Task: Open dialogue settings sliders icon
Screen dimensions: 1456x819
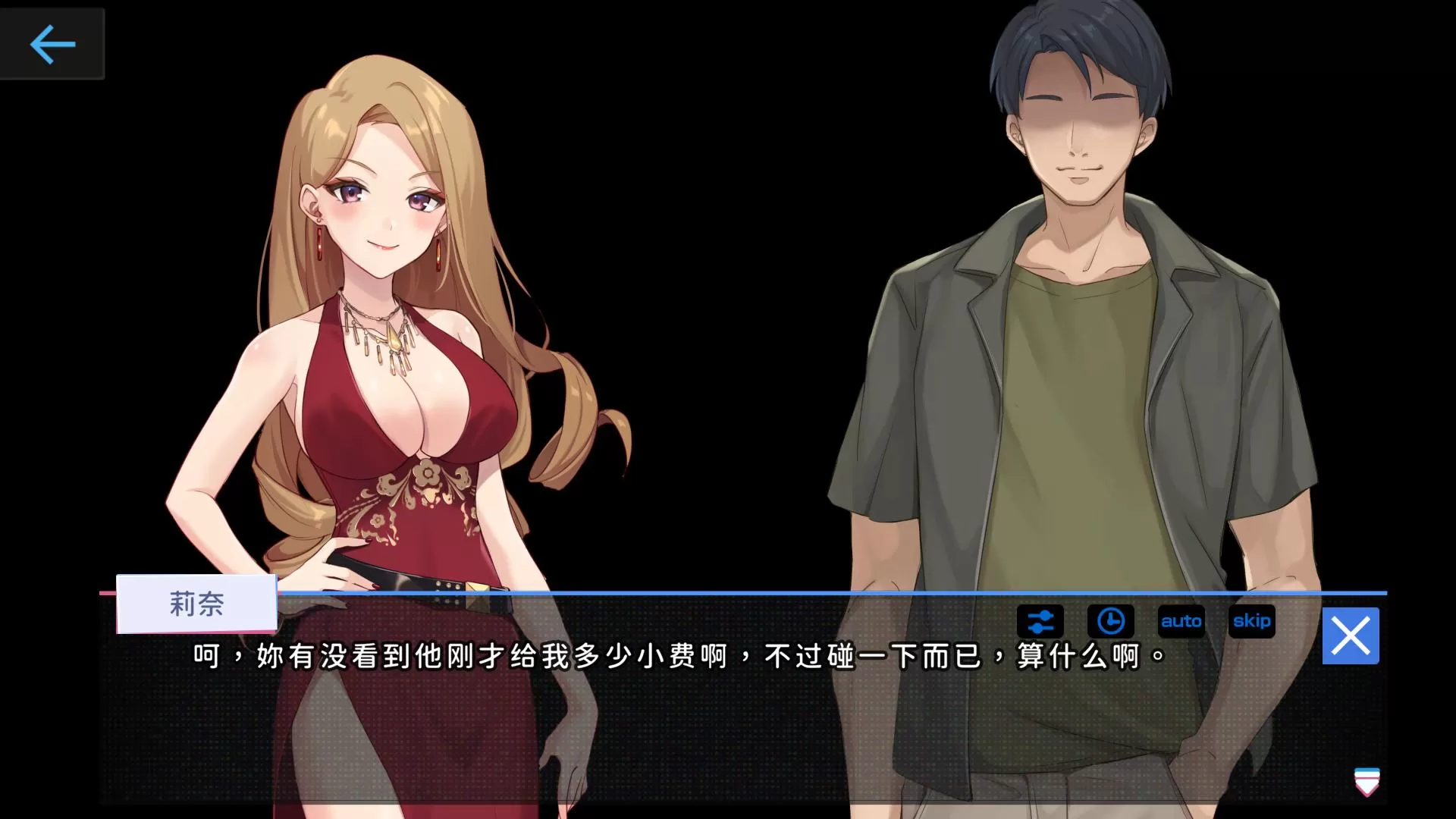Action: click(1040, 621)
